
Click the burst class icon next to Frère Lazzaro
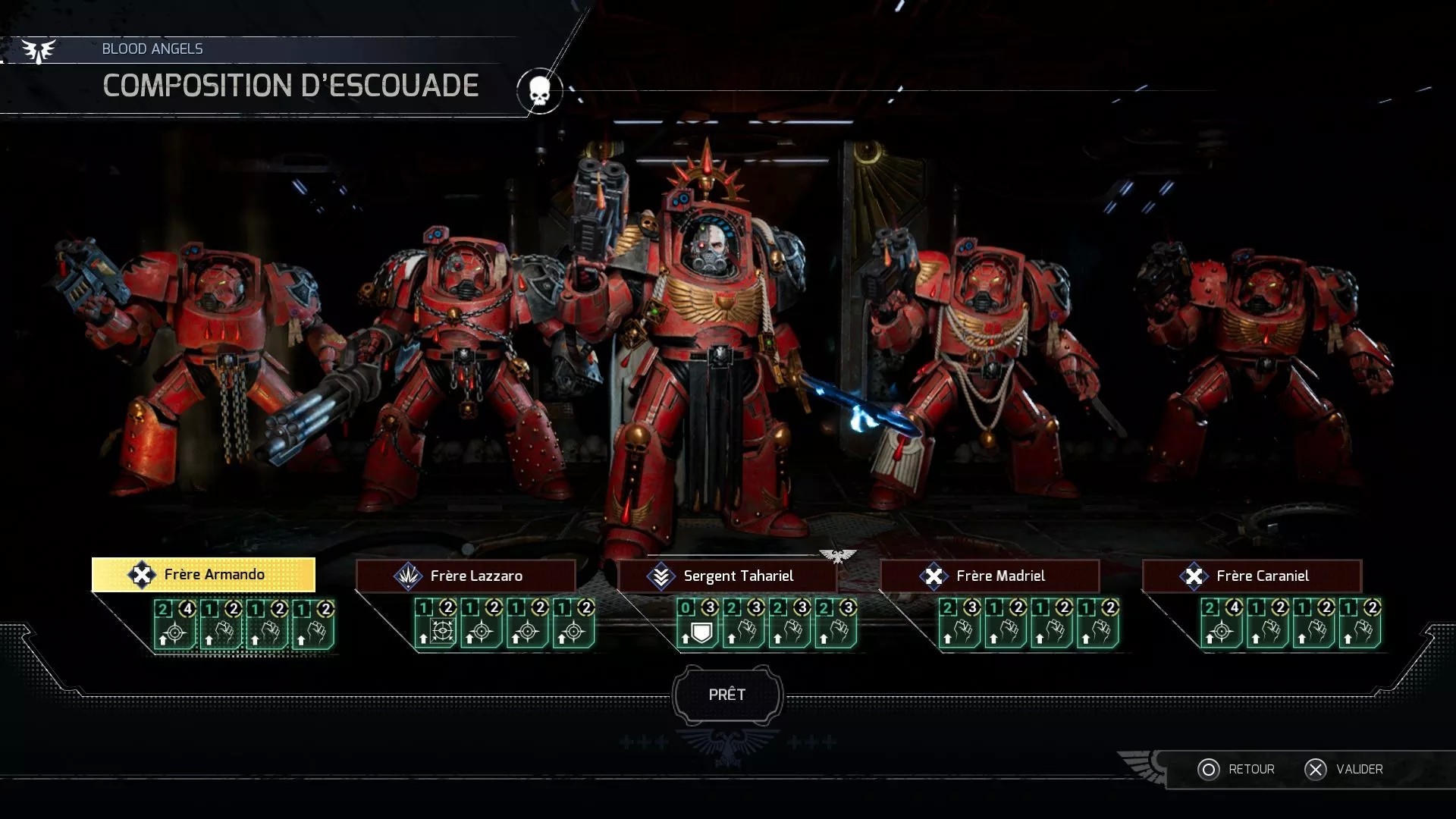407,576
